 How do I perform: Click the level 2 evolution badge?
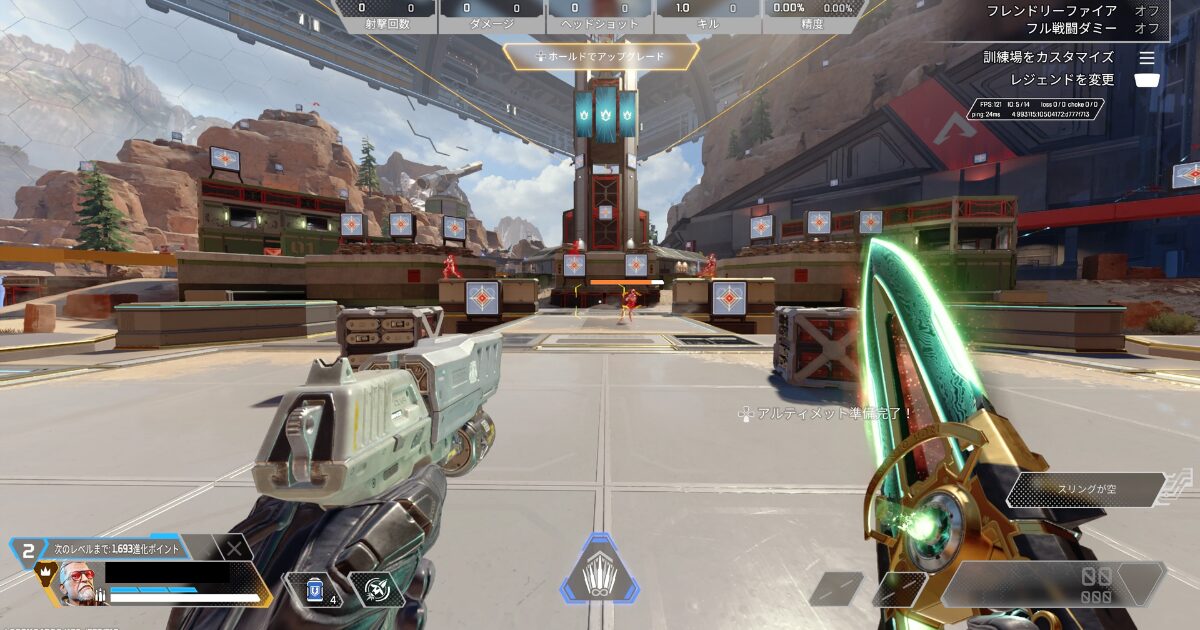tap(29, 549)
